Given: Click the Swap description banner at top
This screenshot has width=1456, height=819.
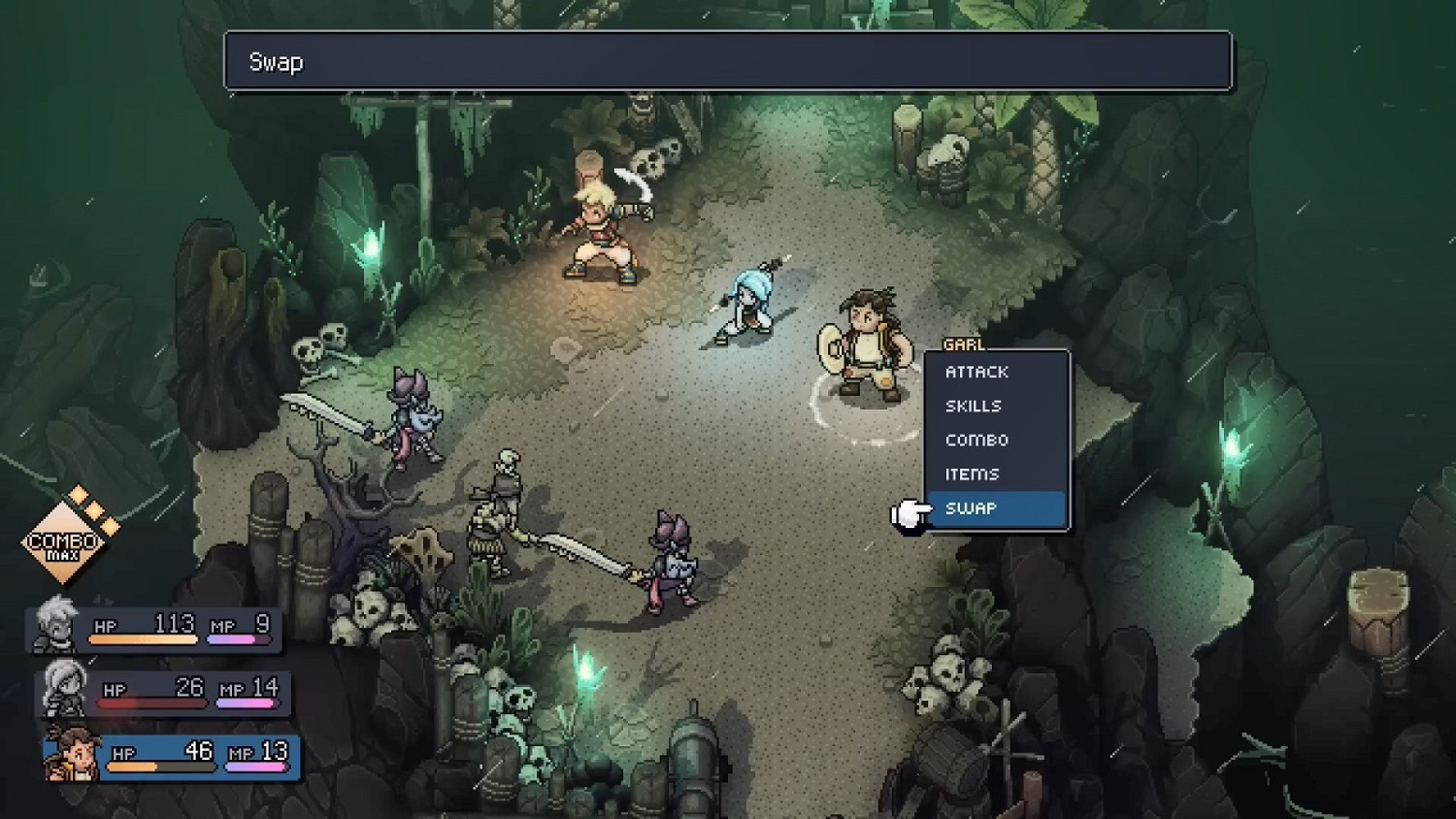Looking at the screenshot, I should tap(728, 61).
